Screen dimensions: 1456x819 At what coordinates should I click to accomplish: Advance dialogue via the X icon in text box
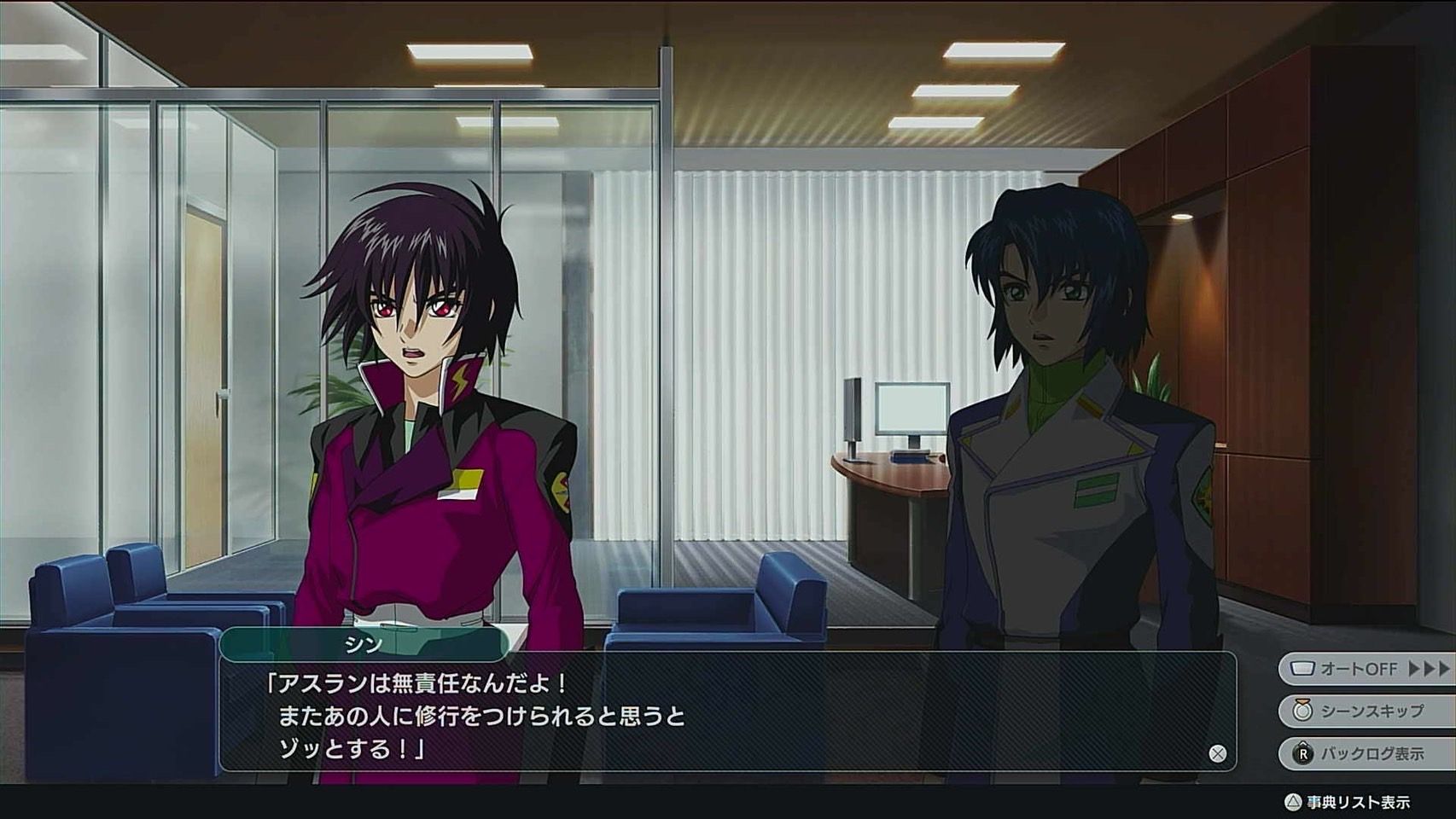pos(1218,753)
